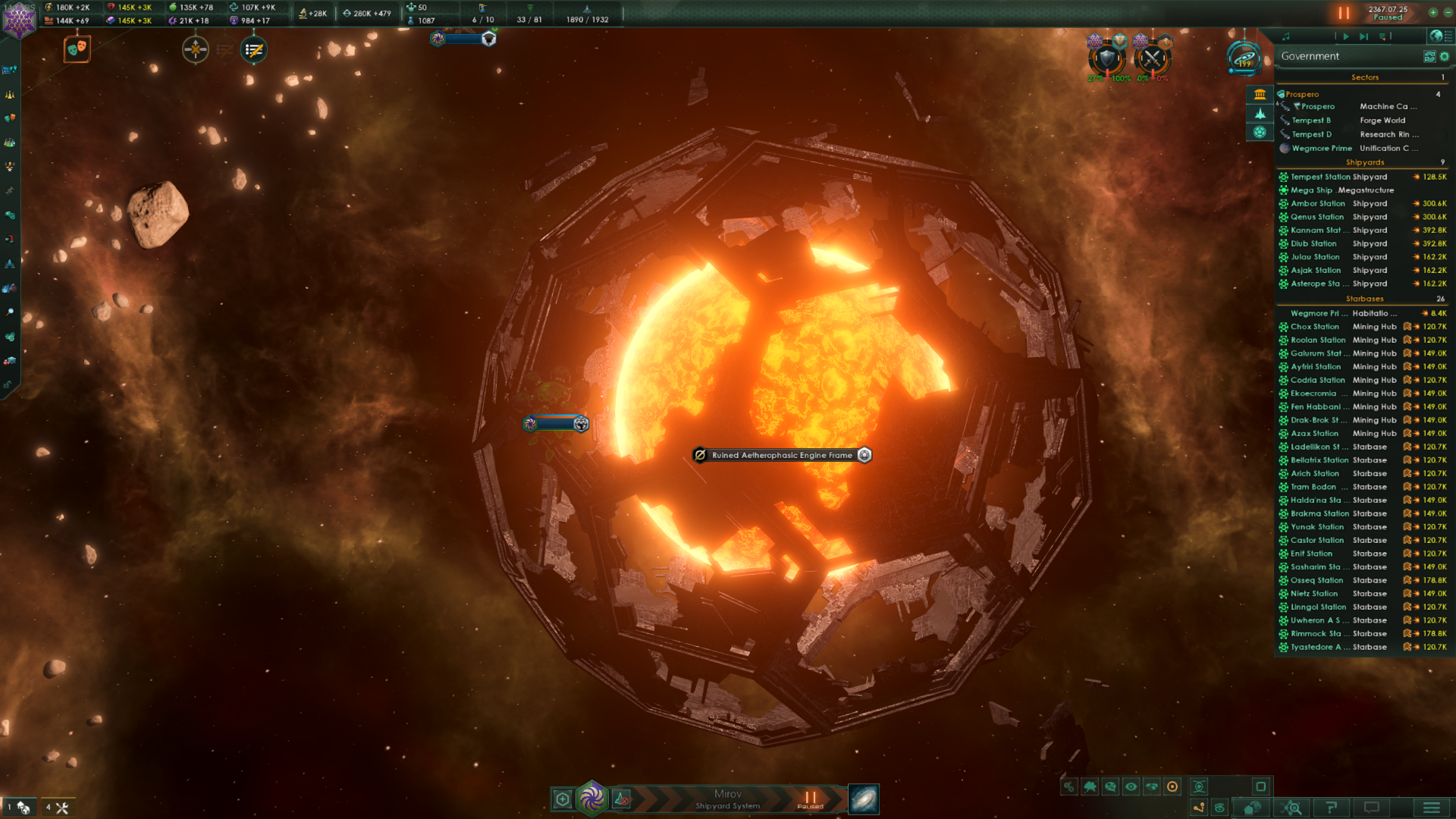
Task: Switch to the military ships outliner tab
Action: 1260,114
